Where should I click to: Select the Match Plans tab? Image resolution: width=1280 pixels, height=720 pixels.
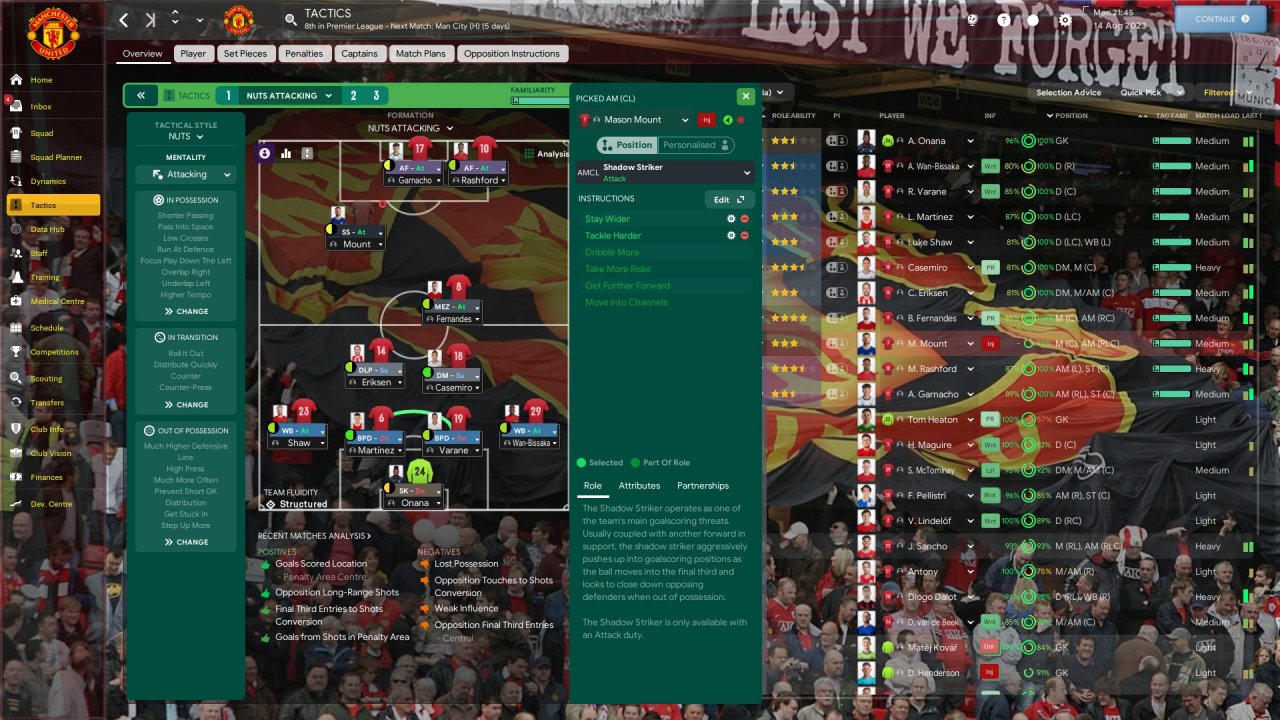(420, 54)
